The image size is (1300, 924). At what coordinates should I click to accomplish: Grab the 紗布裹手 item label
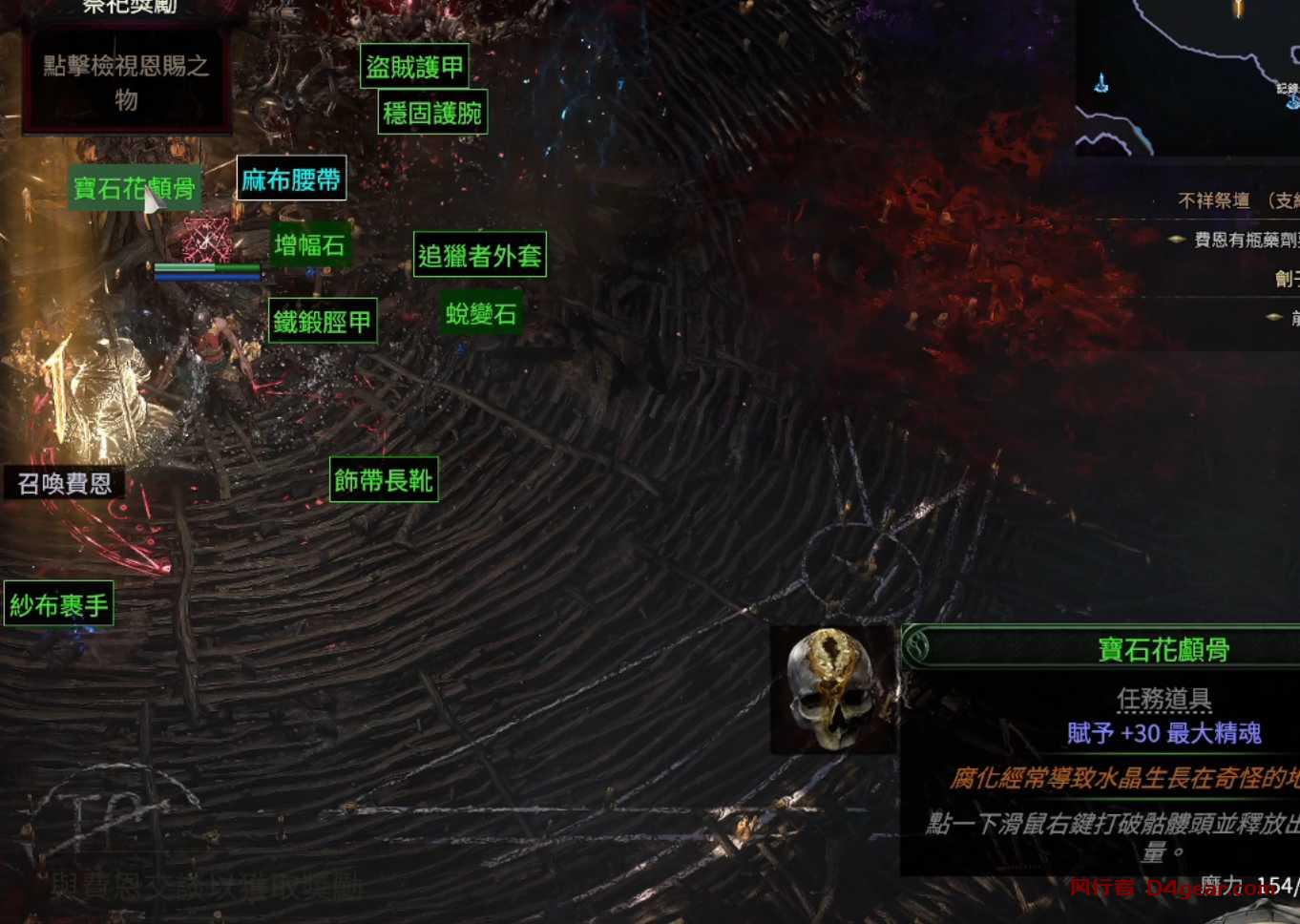tap(59, 604)
